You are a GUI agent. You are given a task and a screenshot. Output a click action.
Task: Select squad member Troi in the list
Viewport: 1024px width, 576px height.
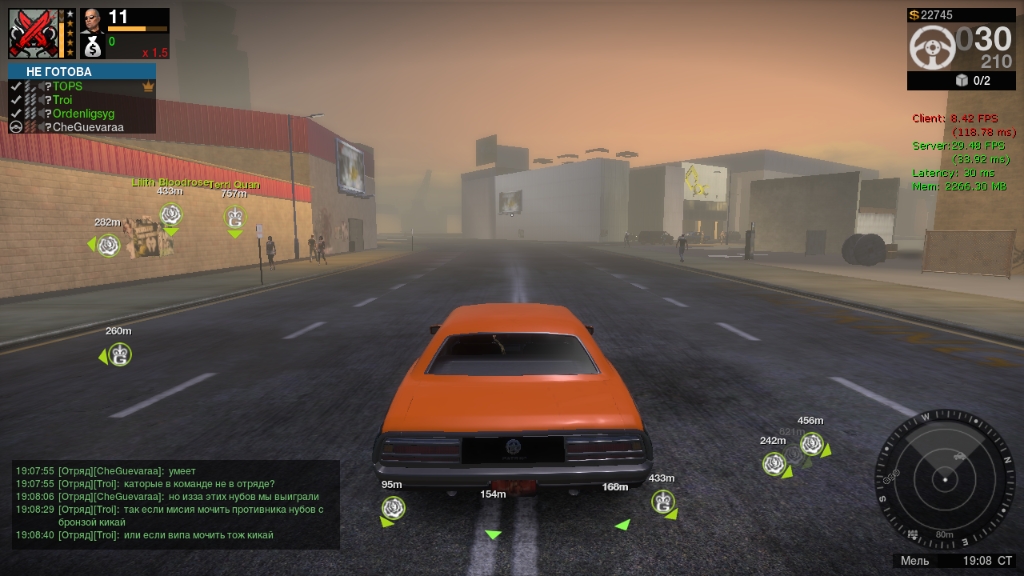pyautogui.click(x=63, y=100)
